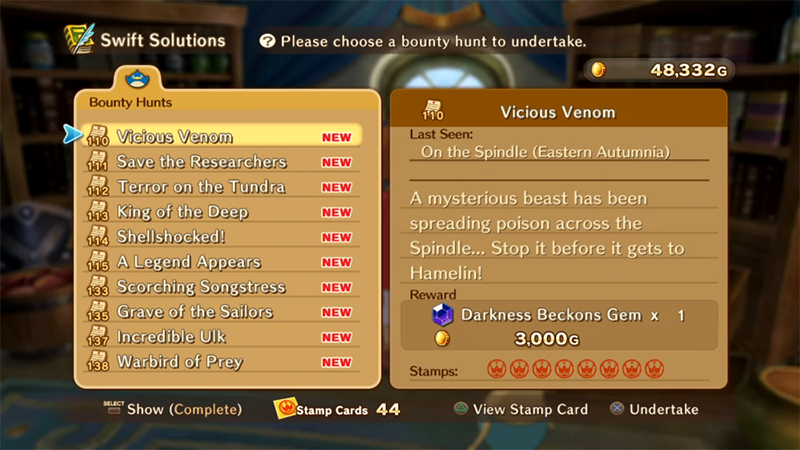Screen dimensions: 800x450
Task: Show completed bounties
Action: pyautogui.click(x=183, y=409)
